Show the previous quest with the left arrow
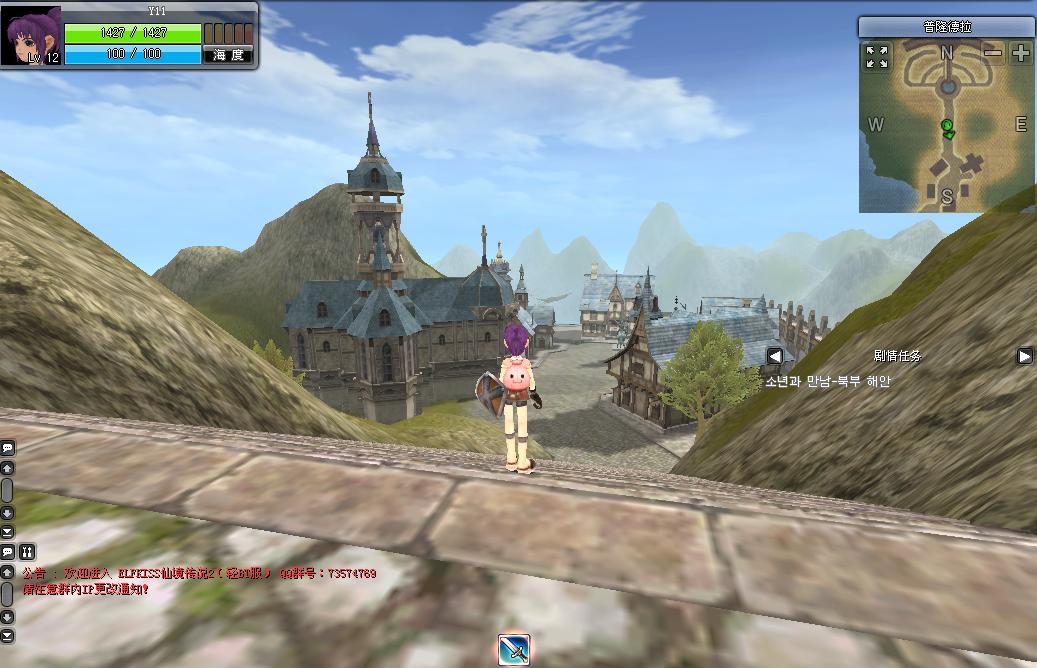 pyautogui.click(x=775, y=356)
